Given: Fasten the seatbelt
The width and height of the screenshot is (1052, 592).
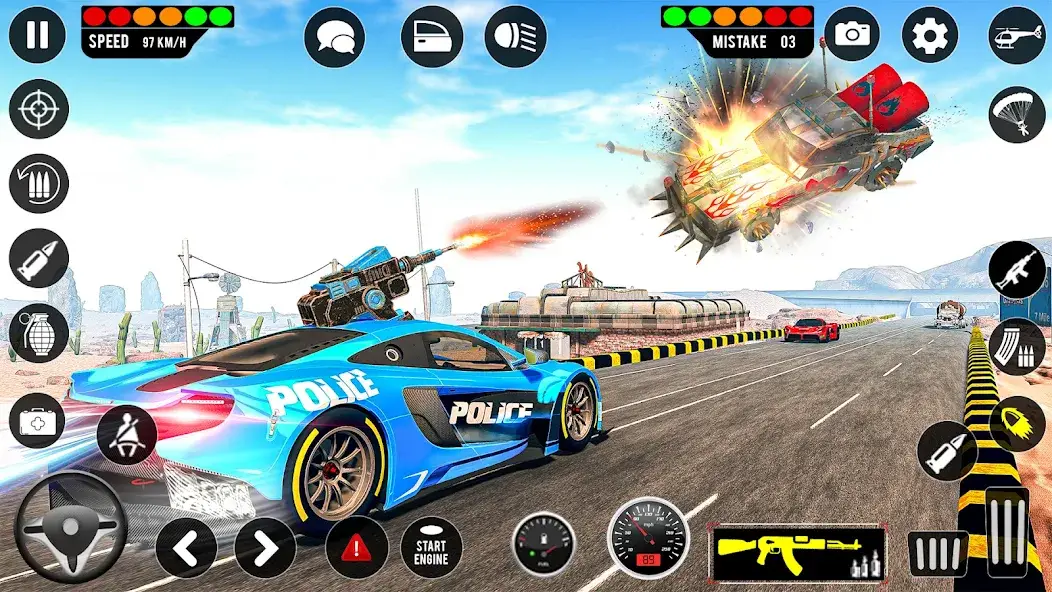Looking at the screenshot, I should pos(127,434).
